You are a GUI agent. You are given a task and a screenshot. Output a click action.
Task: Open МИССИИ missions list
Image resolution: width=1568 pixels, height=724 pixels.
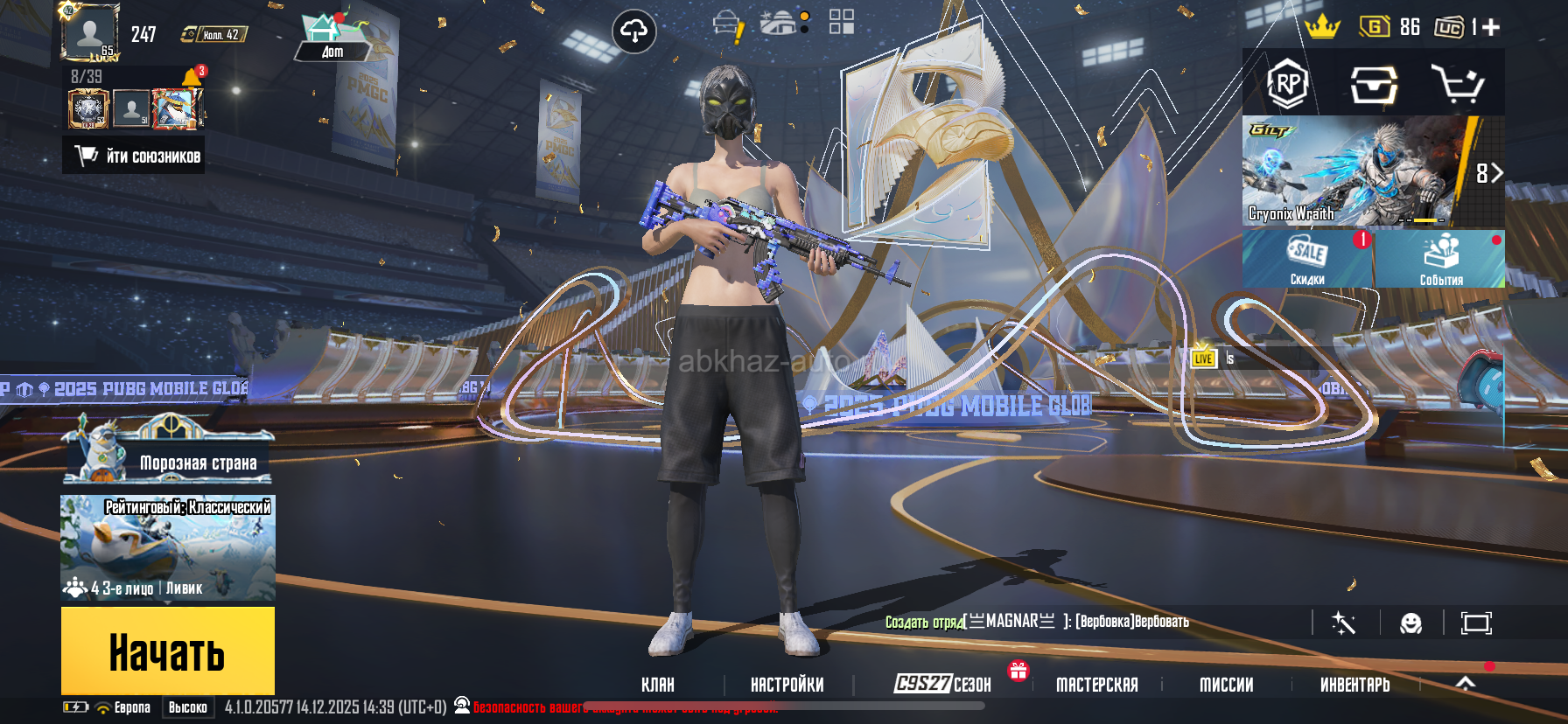1226,685
